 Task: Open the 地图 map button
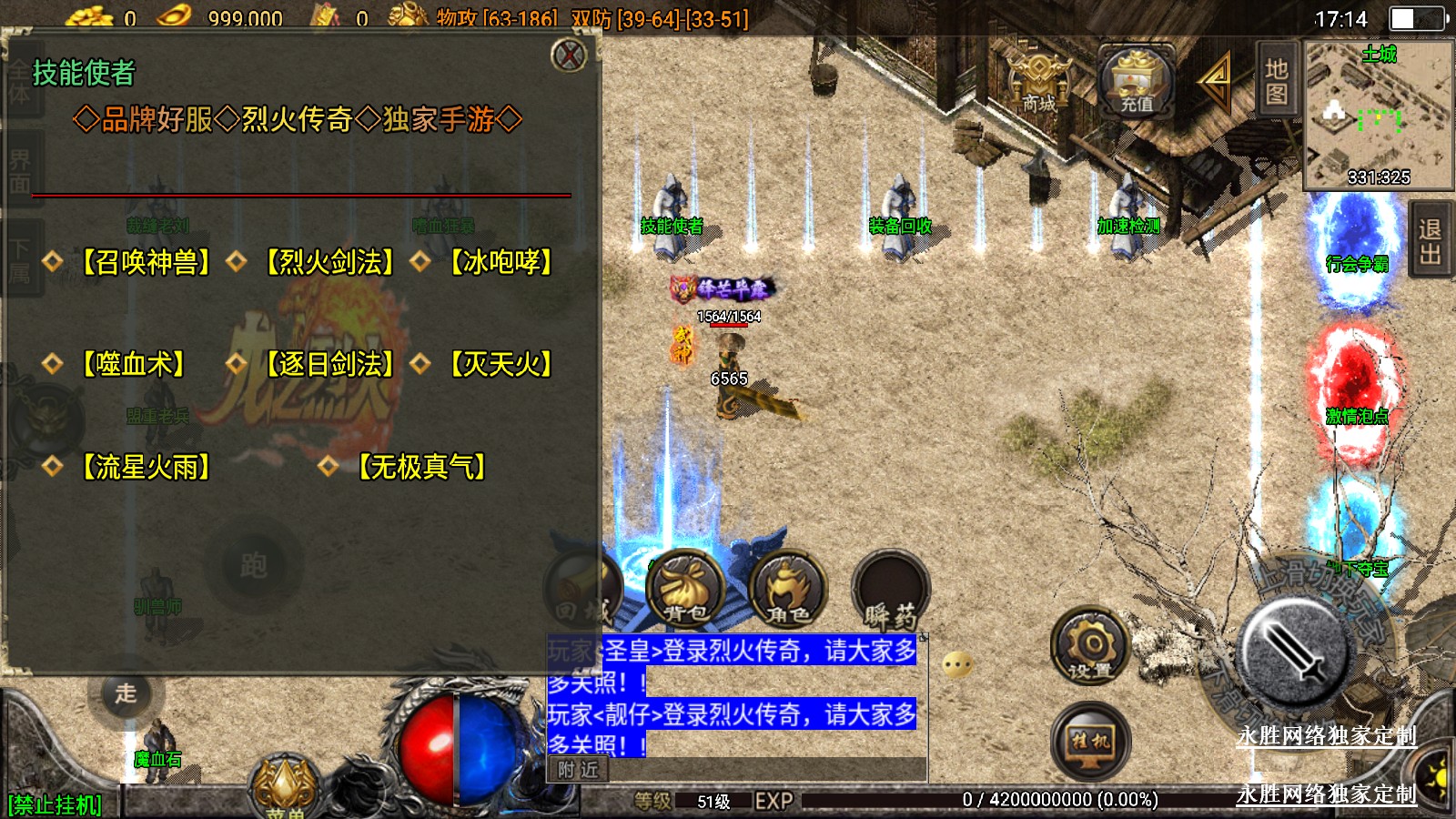[1276, 80]
